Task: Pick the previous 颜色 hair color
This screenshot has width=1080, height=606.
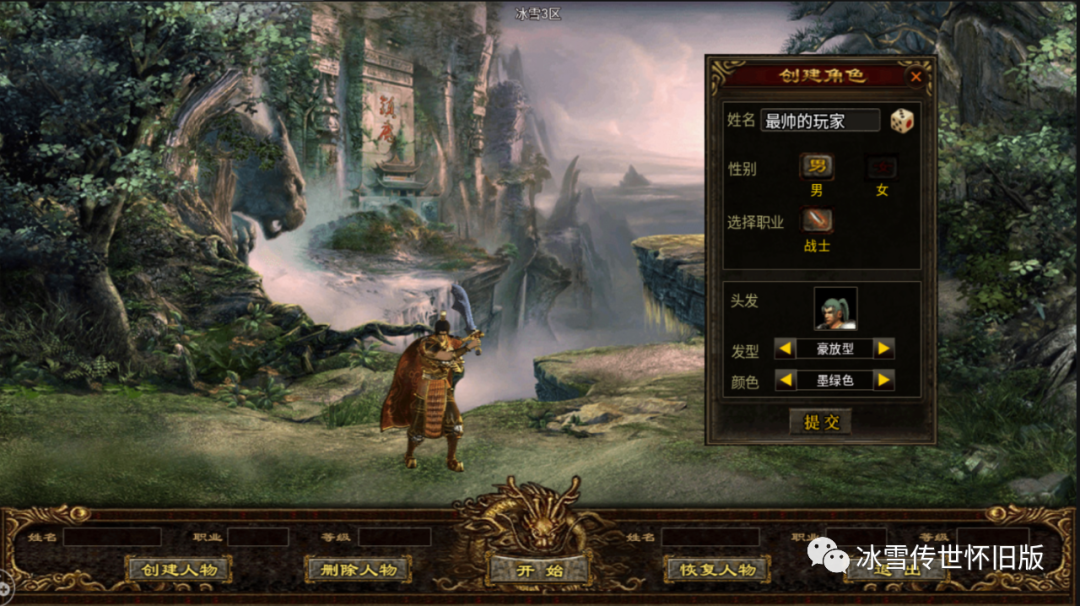Action: [x=786, y=380]
